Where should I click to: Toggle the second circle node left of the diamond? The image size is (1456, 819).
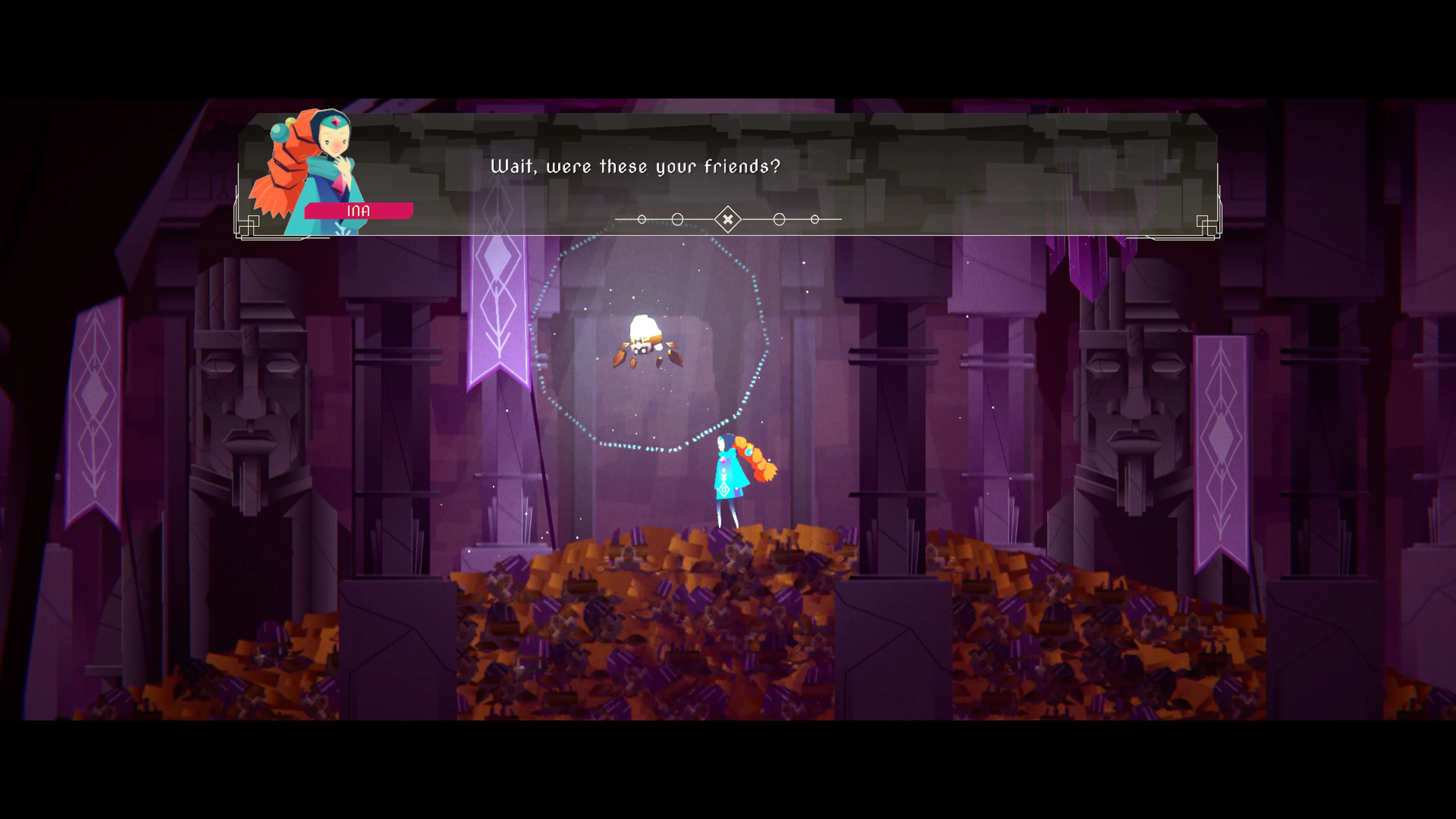coord(677,219)
